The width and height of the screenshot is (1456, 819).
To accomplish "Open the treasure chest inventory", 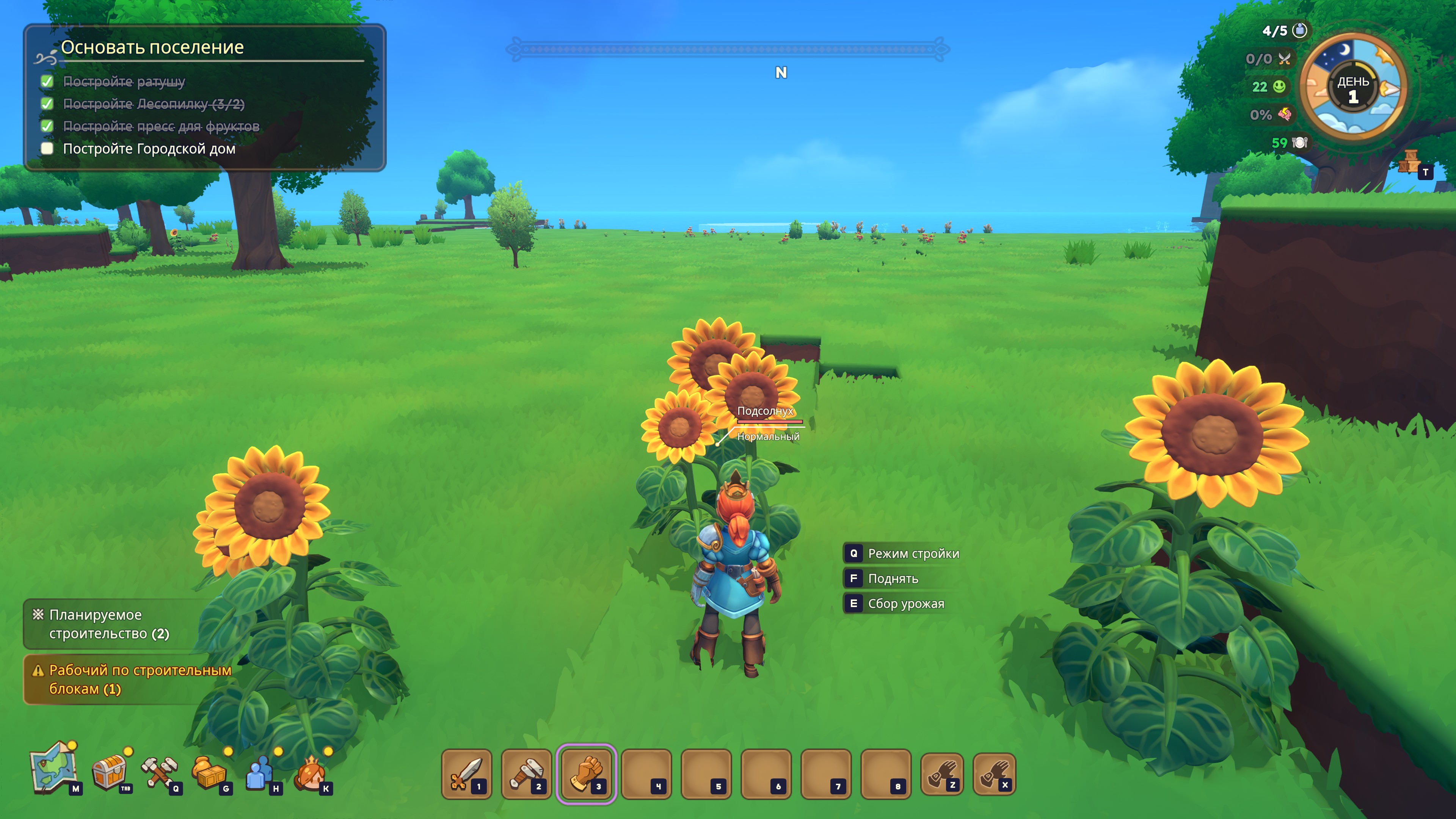I will click(x=109, y=772).
